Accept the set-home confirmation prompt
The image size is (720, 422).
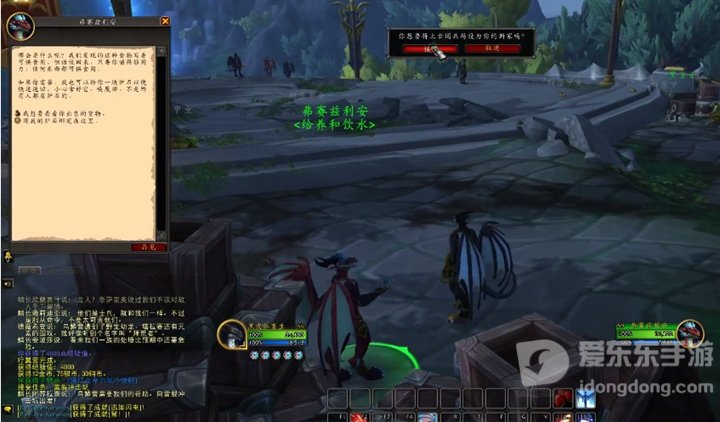coord(426,47)
